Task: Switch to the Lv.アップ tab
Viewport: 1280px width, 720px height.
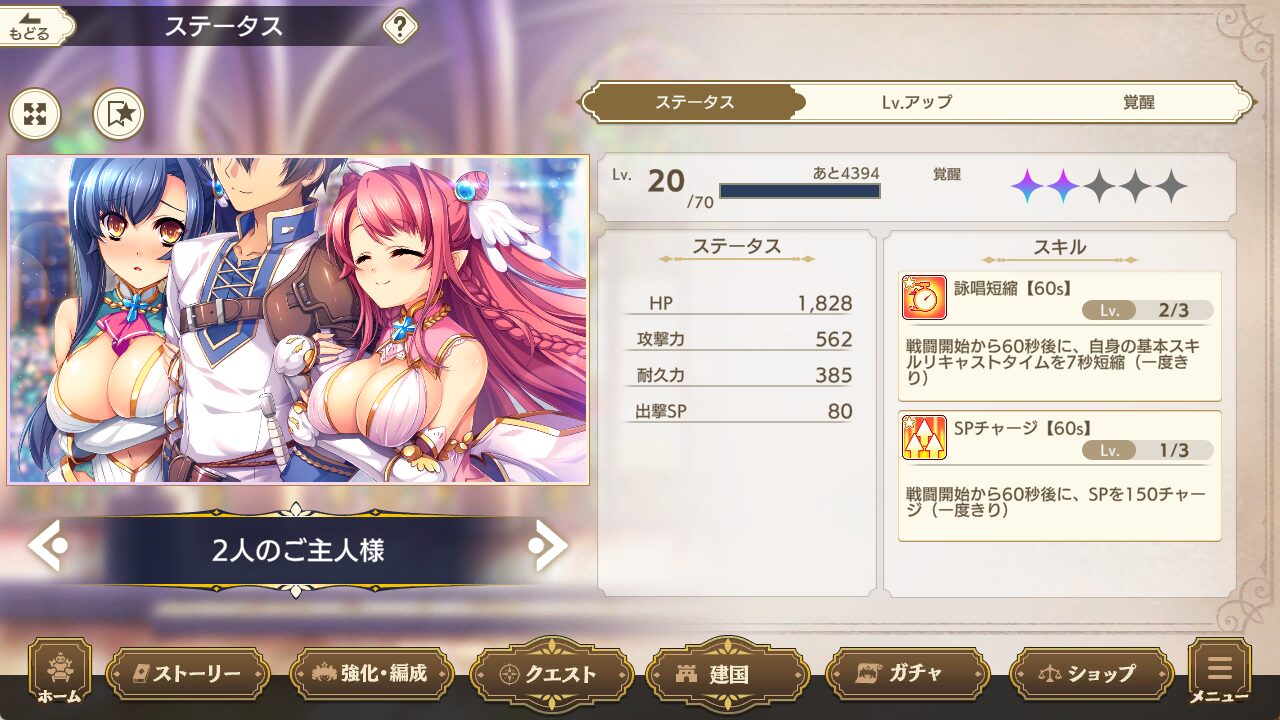Action: [916, 102]
